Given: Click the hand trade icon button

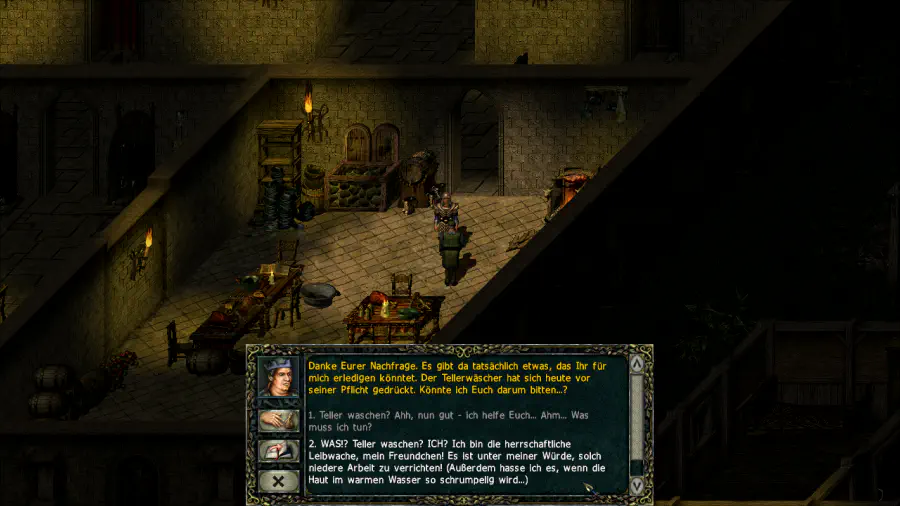Looking at the screenshot, I should [278, 421].
